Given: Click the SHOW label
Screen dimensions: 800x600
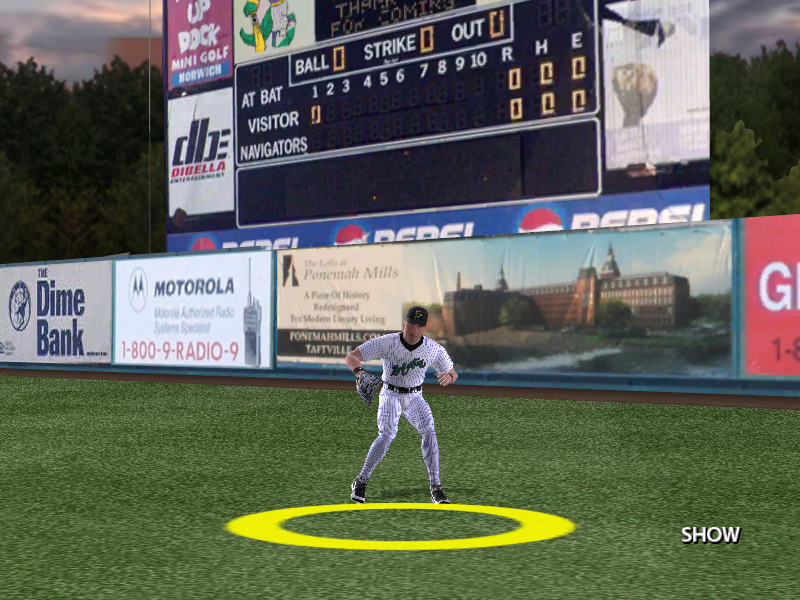Looking at the screenshot, I should point(710,535).
